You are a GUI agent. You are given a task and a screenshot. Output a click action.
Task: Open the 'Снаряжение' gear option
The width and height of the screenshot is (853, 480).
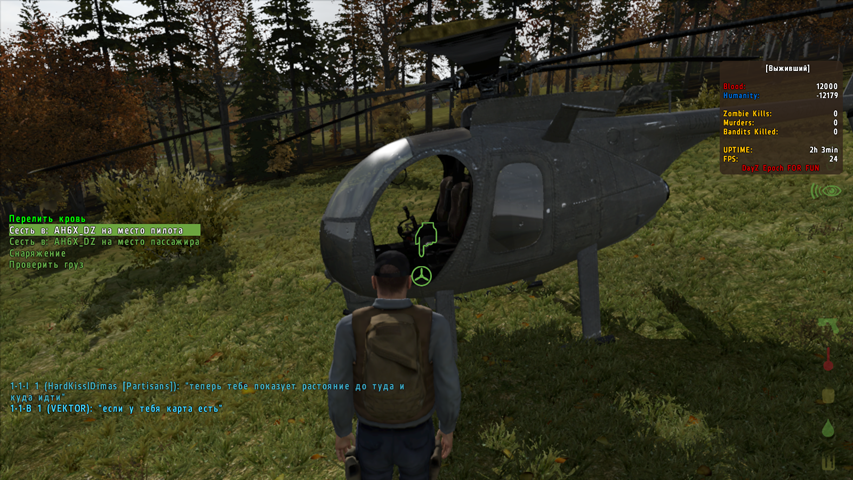point(38,254)
